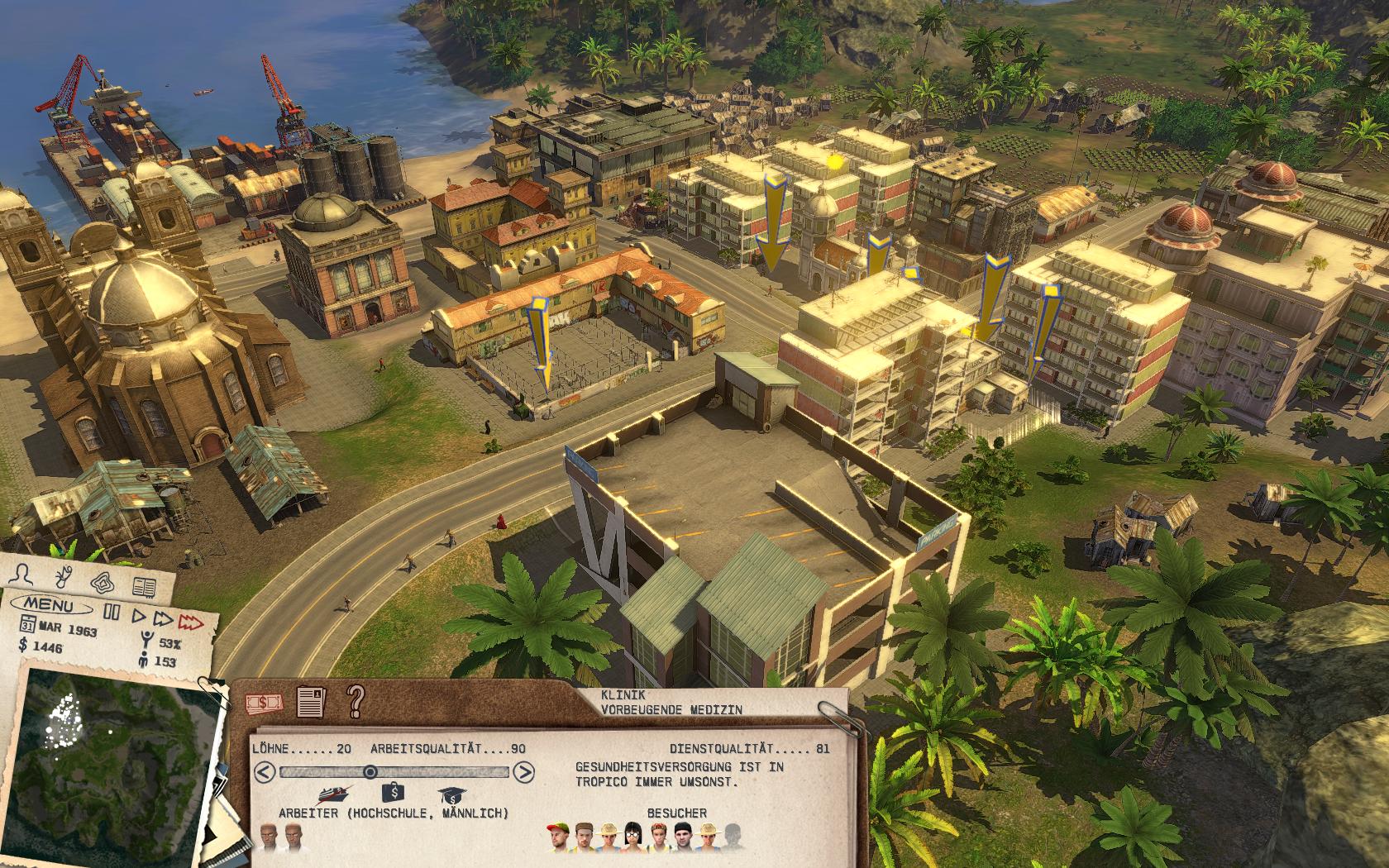Image resolution: width=1389 pixels, height=868 pixels.
Task: Set game speed to fast forward
Action: coord(164,618)
